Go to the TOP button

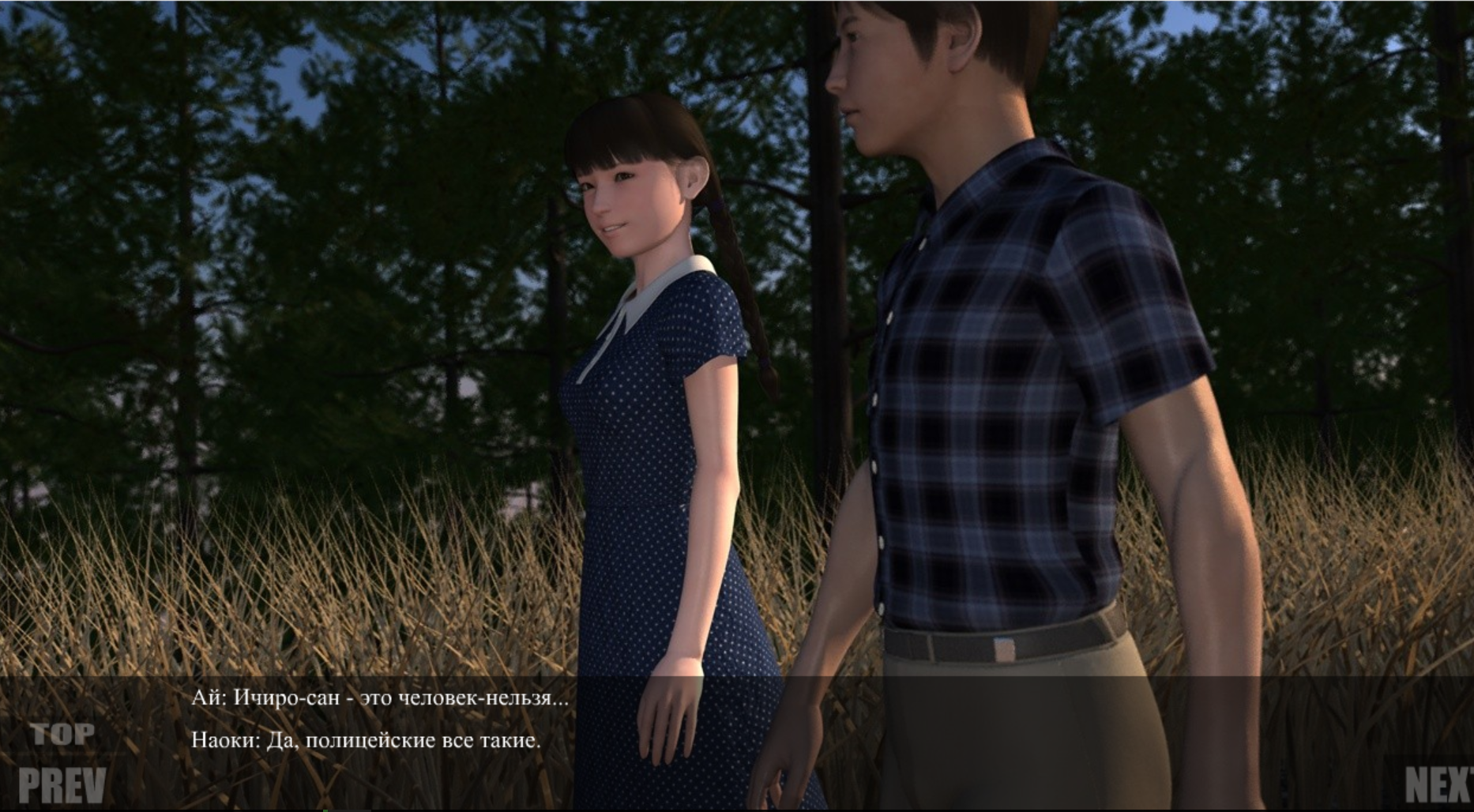[63, 735]
